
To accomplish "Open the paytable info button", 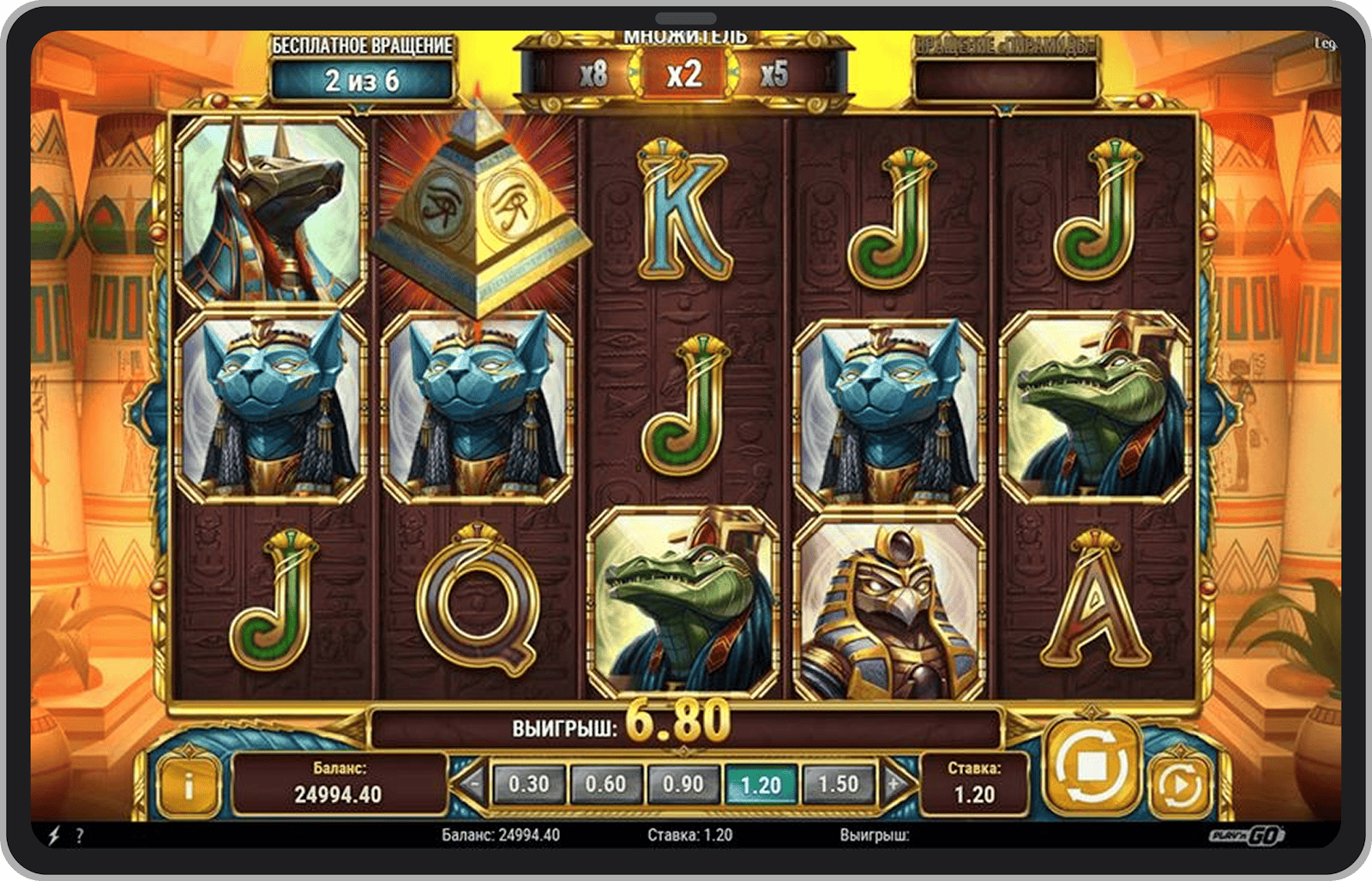I will pyautogui.click(x=188, y=785).
